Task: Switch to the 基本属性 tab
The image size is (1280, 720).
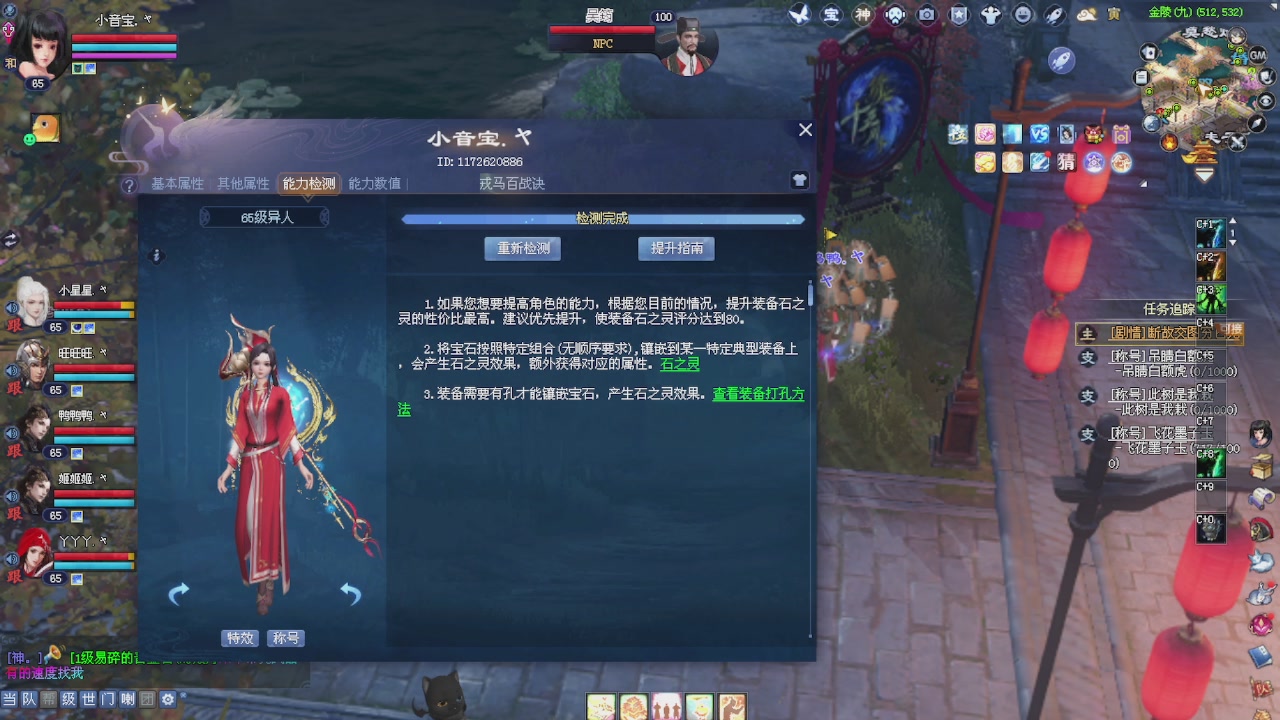Action: tap(177, 184)
